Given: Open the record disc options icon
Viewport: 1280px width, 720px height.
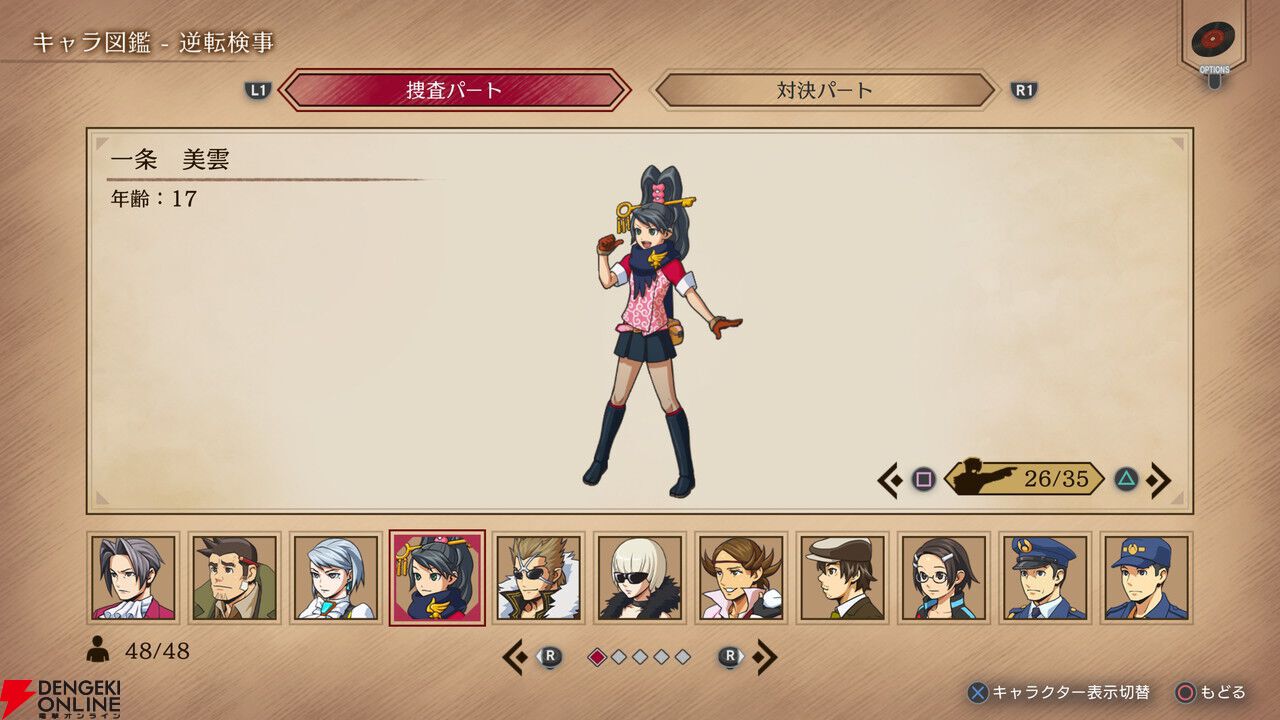Looking at the screenshot, I should point(1213,40).
